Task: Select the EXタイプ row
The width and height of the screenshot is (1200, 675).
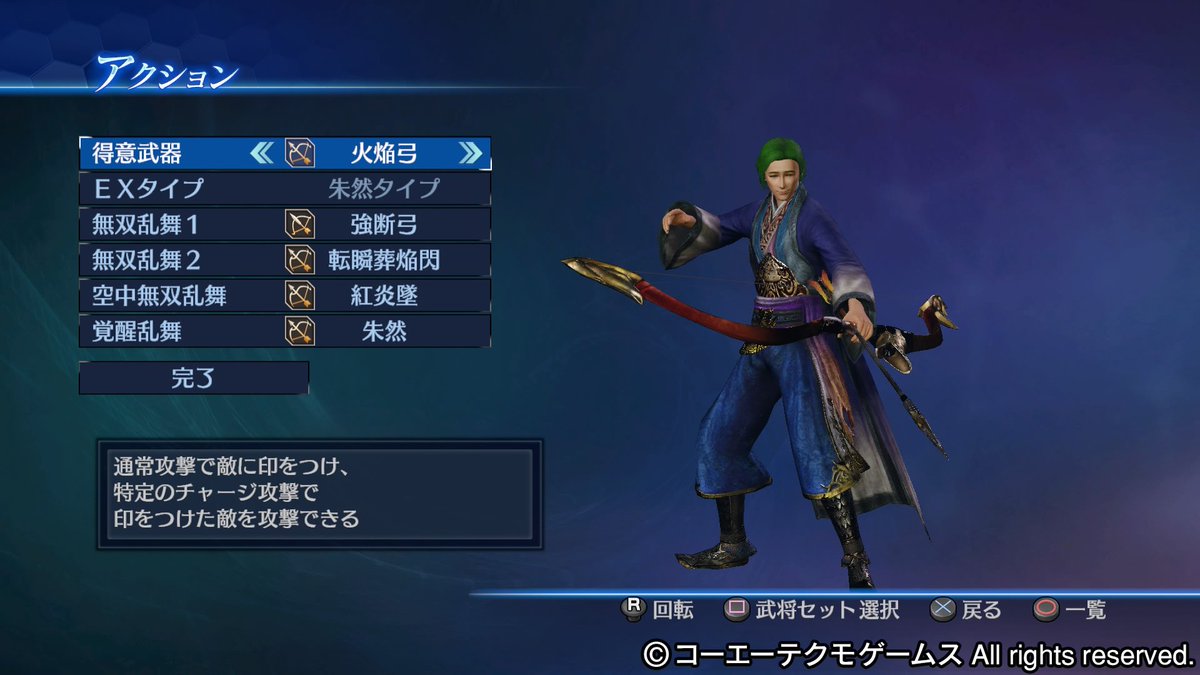Action: (284, 188)
